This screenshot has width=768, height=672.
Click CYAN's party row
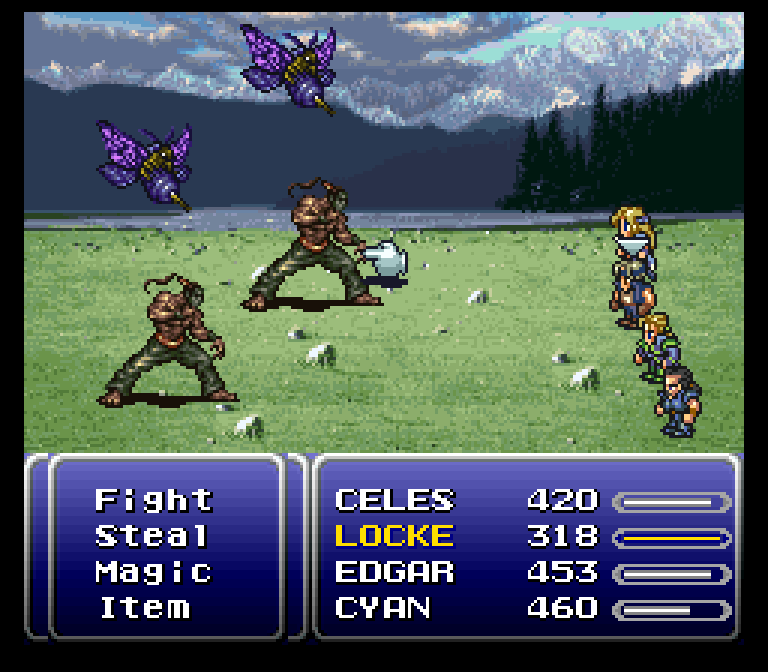coord(386,608)
